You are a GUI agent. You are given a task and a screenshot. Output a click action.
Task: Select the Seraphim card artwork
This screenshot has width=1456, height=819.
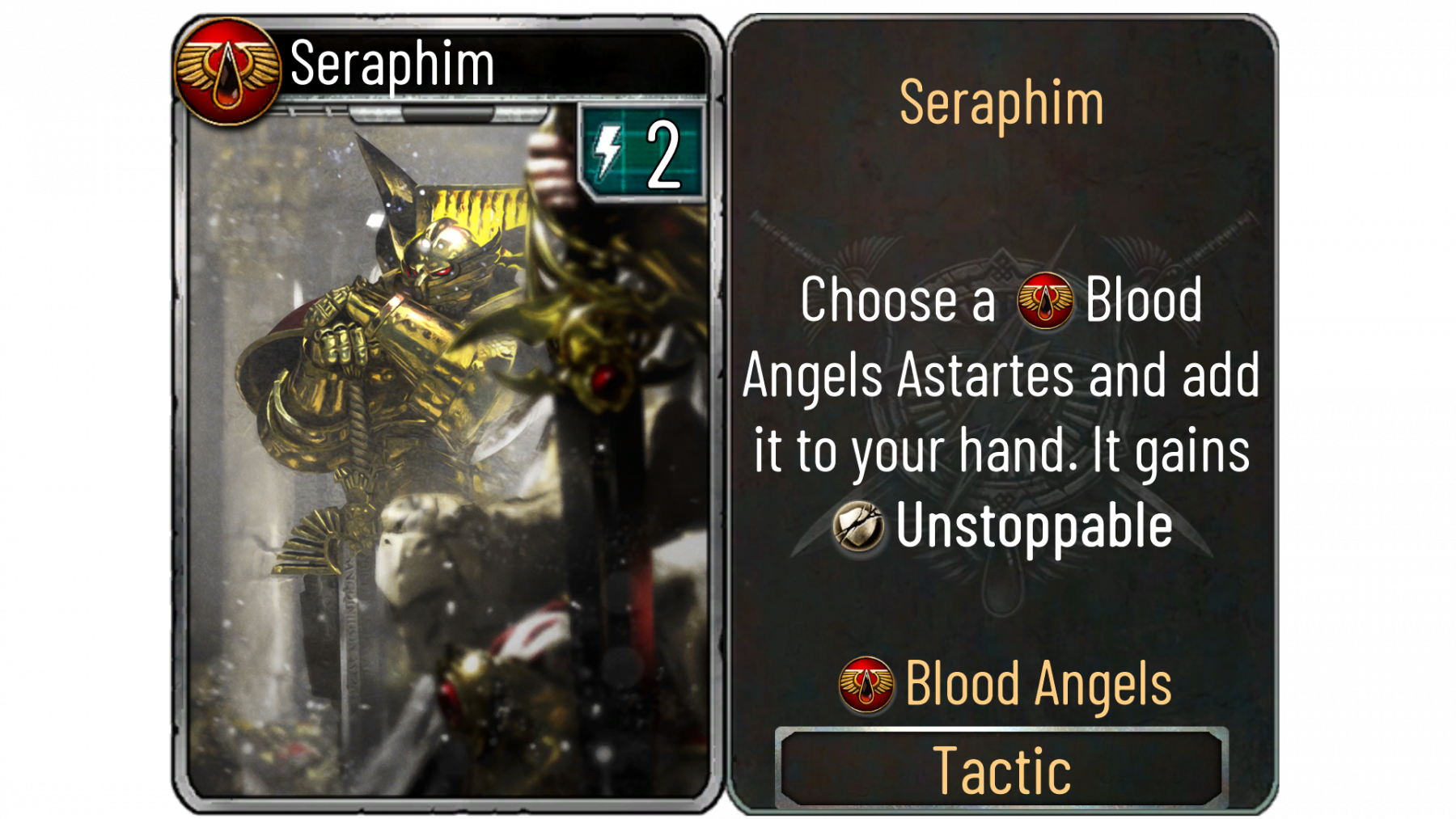coord(447,453)
